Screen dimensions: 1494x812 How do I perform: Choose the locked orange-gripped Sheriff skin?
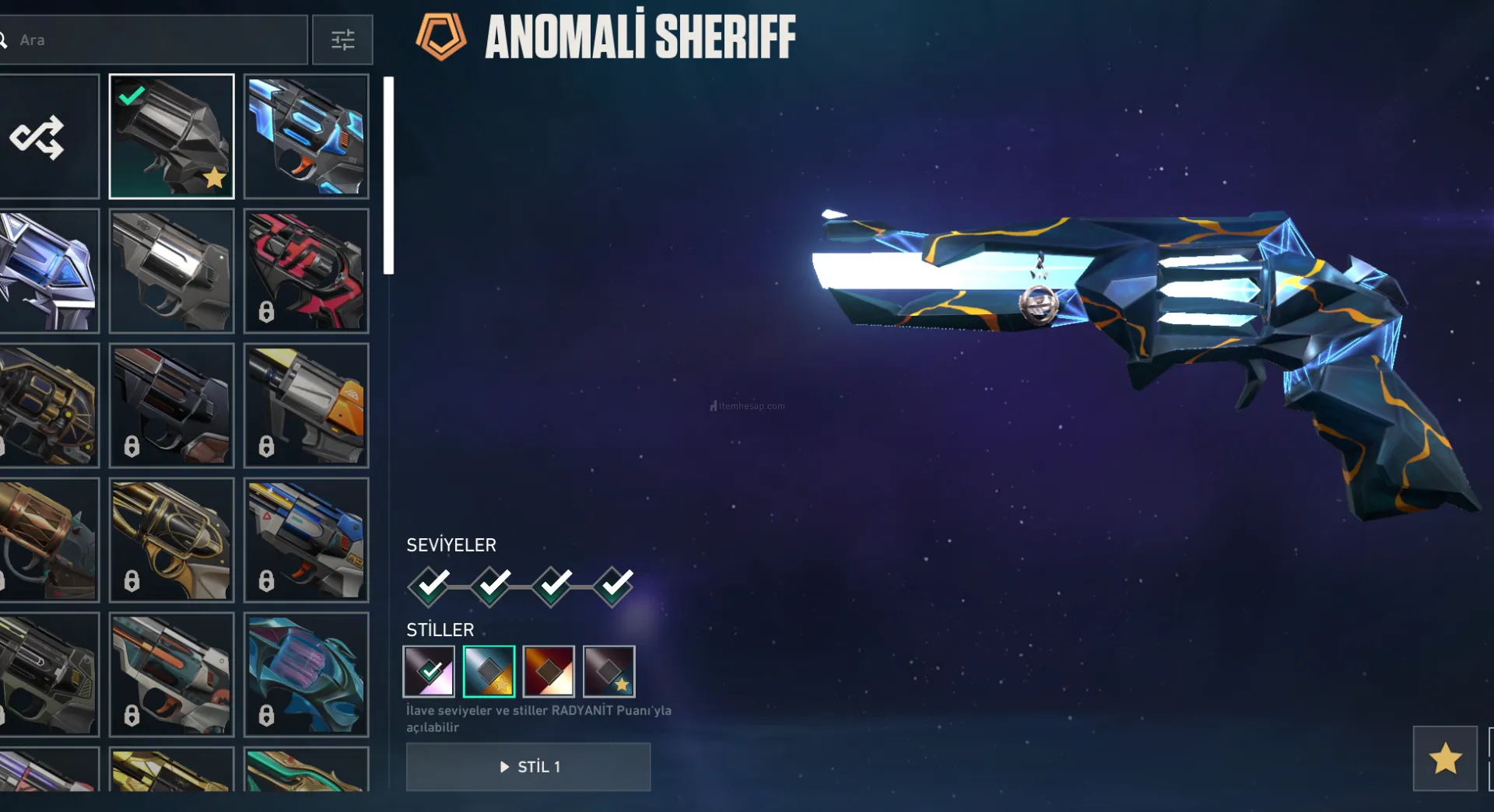point(306,405)
